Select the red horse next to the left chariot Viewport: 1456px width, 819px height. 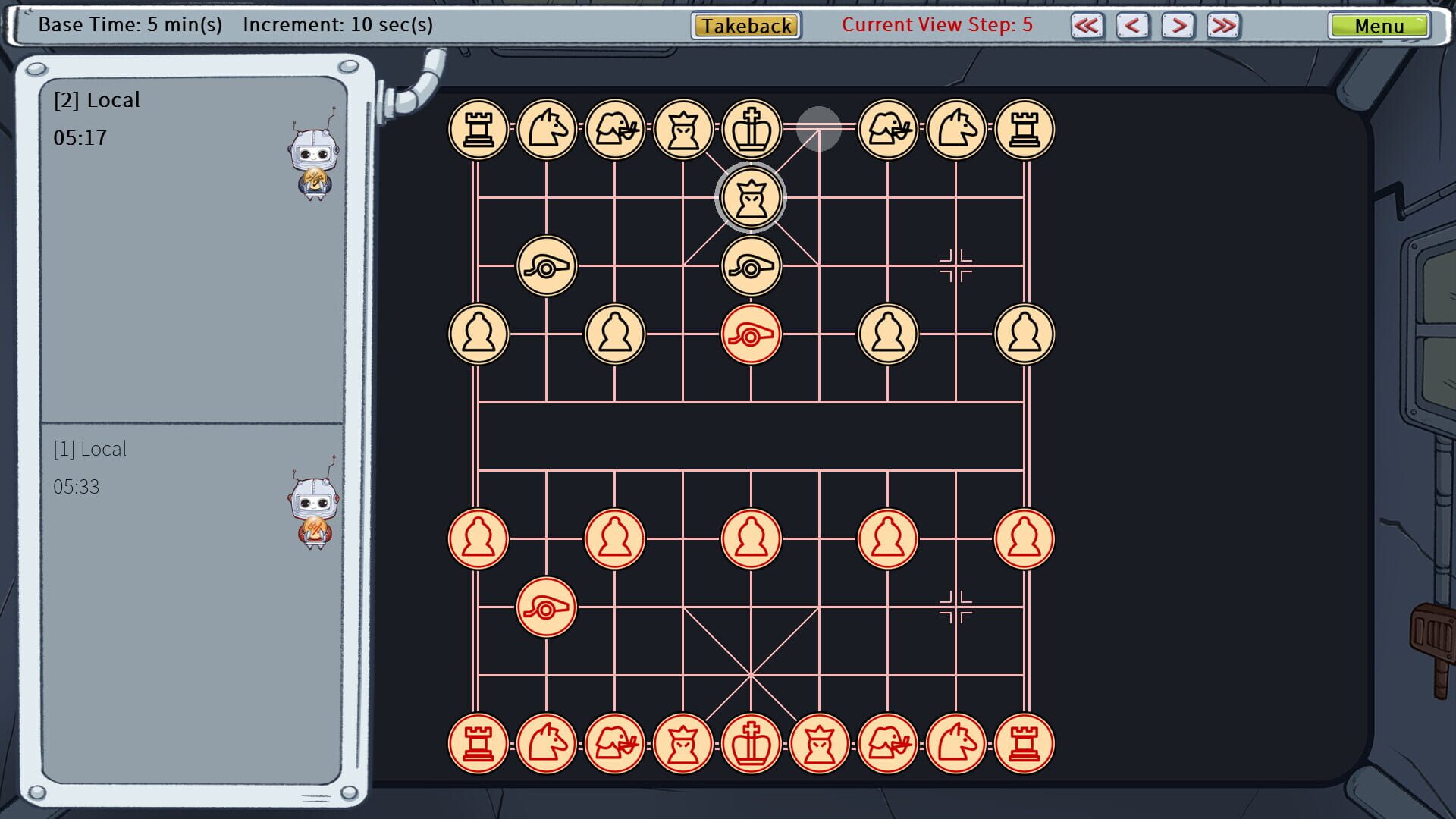(547, 744)
